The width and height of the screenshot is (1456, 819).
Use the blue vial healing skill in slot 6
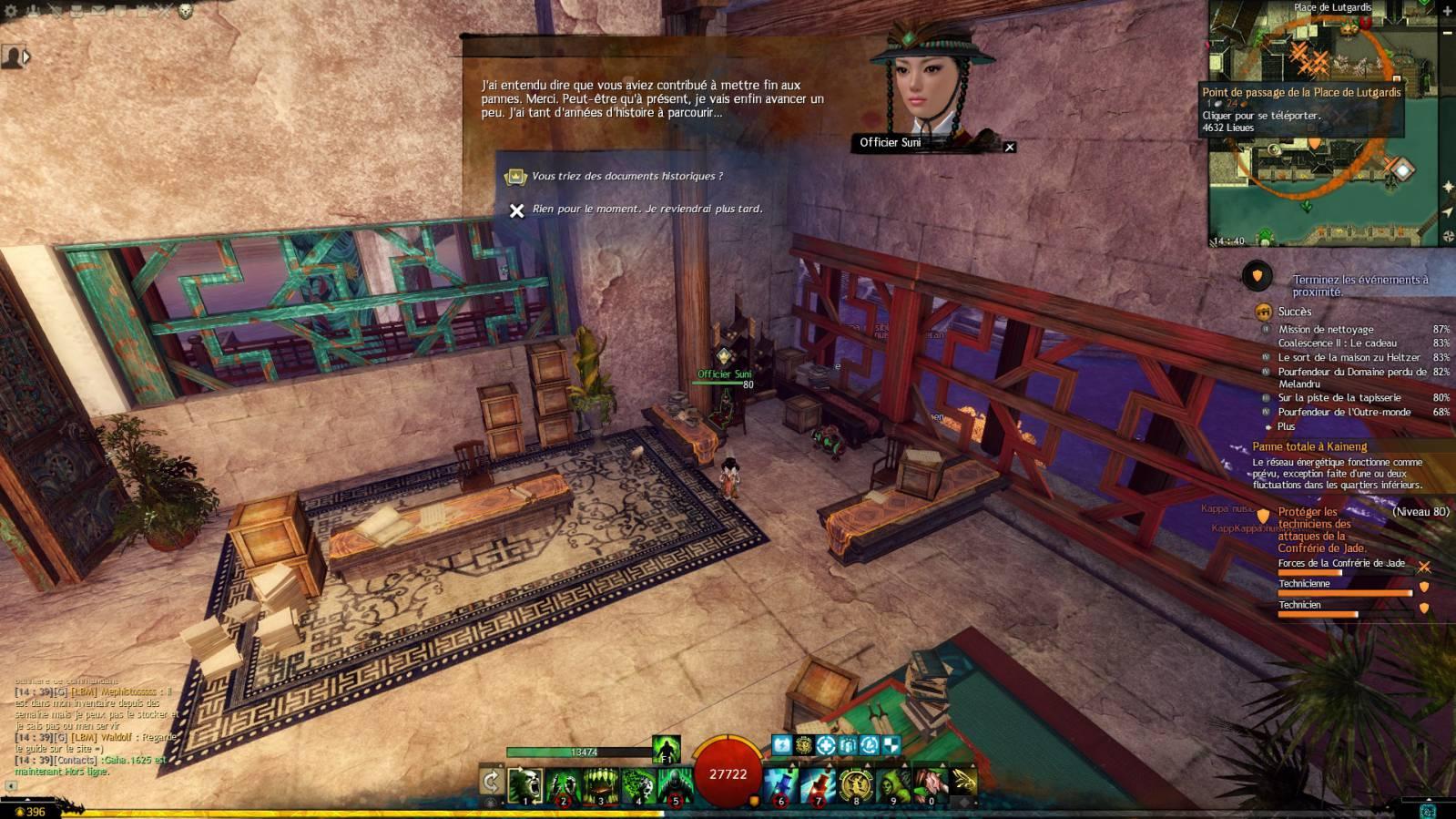pos(780,783)
